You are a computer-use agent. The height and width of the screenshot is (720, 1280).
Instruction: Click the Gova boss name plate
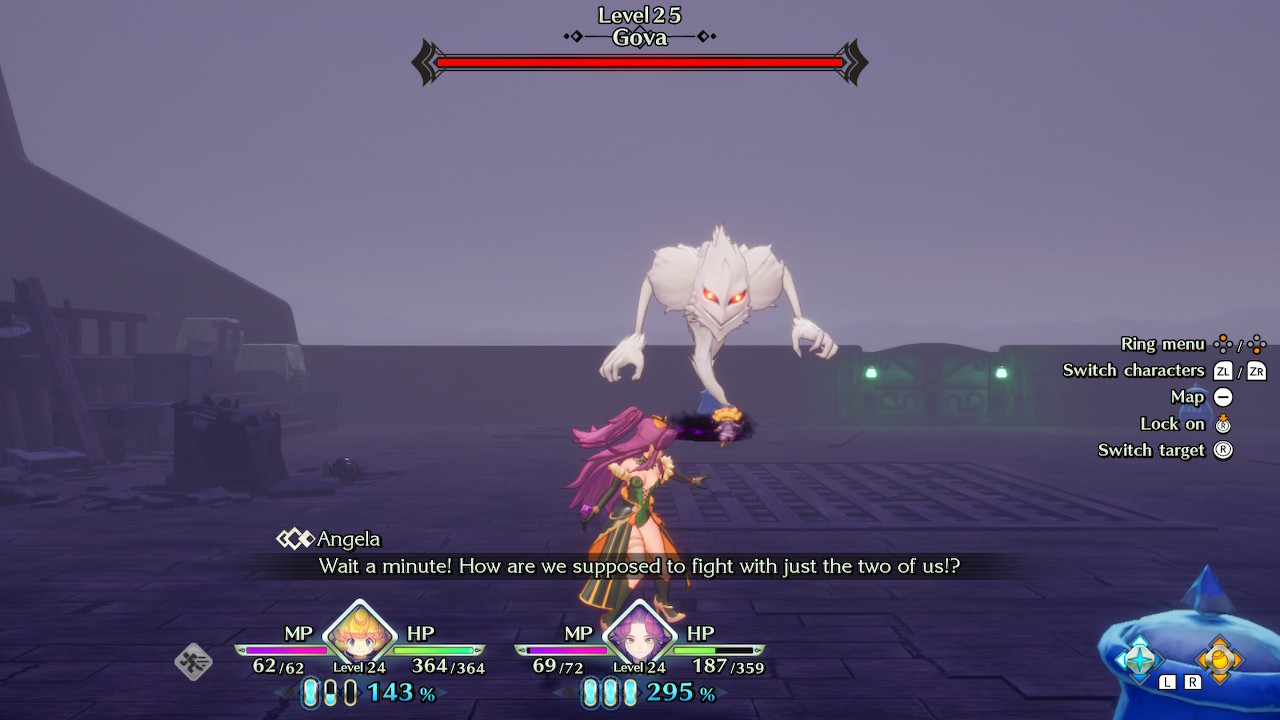(x=640, y=38)
